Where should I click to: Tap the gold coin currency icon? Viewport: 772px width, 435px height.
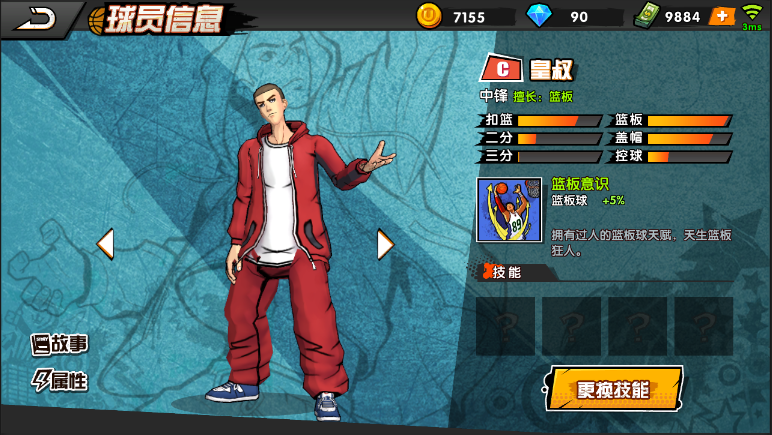[x=428, y=16]
